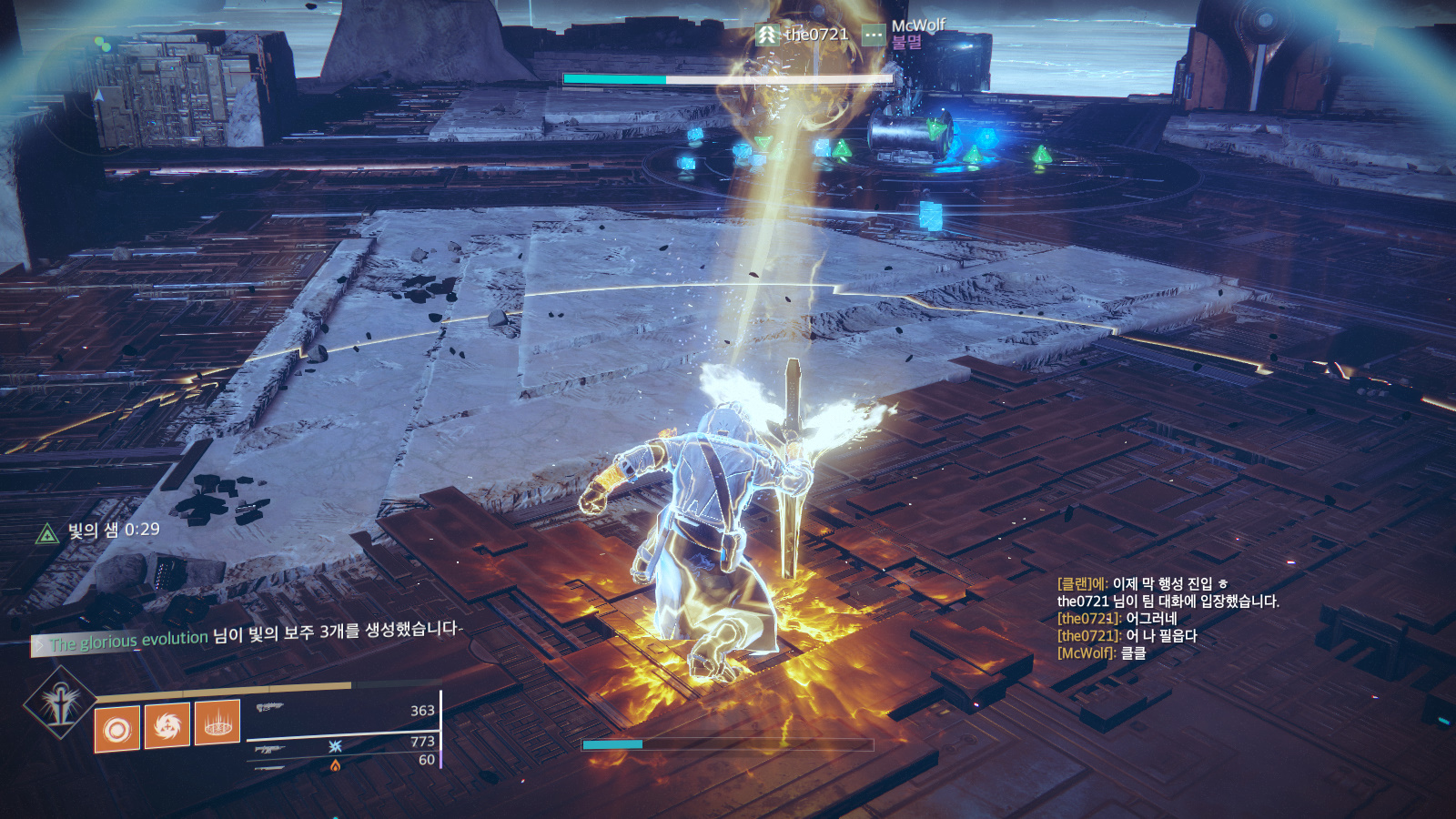Choose the heavy weapon with 60 ammo
The image size is (1456, 819).
tap(344, 763)
